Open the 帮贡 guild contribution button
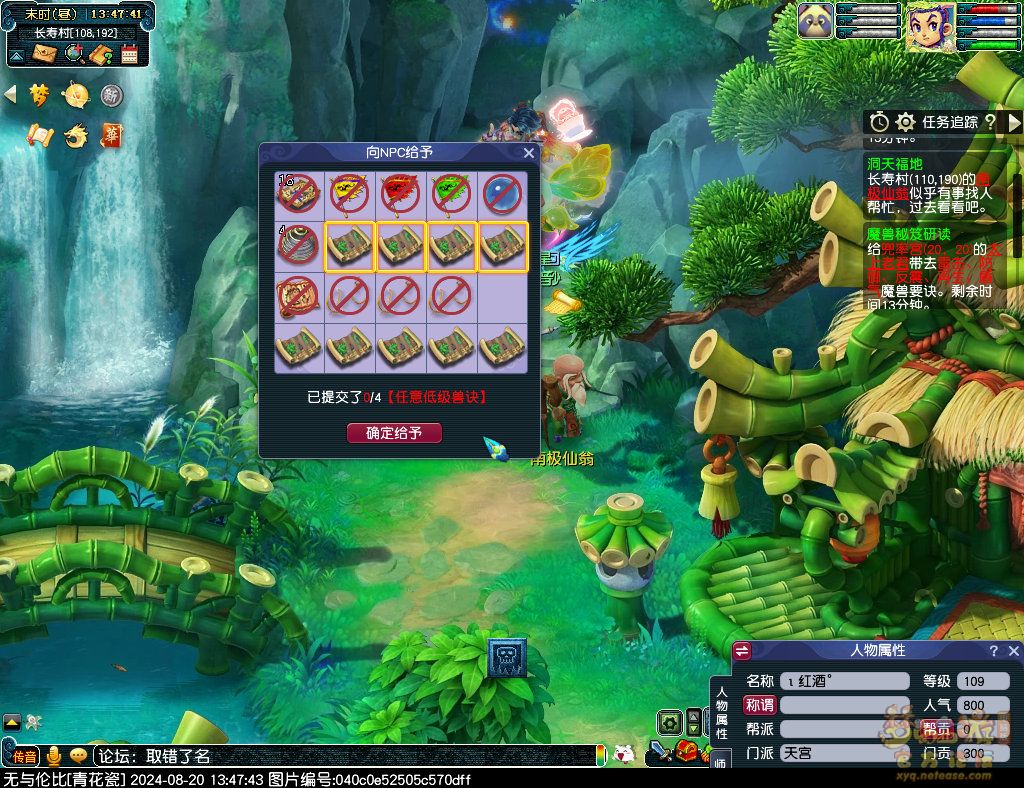1024x788 pixels. [937, 729]
